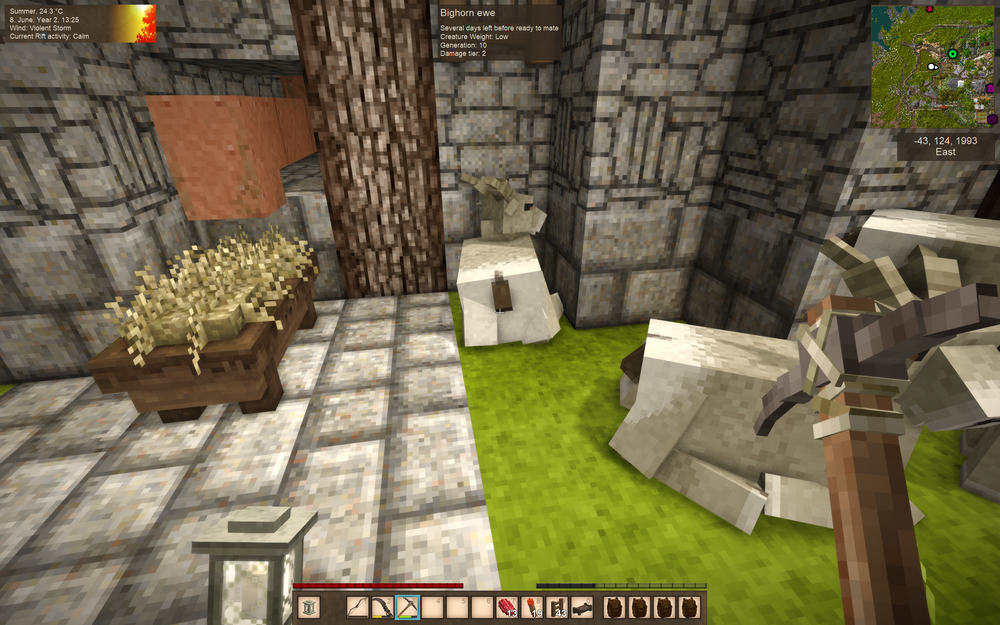The height and width of the screenshot is (625, 1000).
Task: Click the purple house marker on minimap
Action: [x=991, y=89]
